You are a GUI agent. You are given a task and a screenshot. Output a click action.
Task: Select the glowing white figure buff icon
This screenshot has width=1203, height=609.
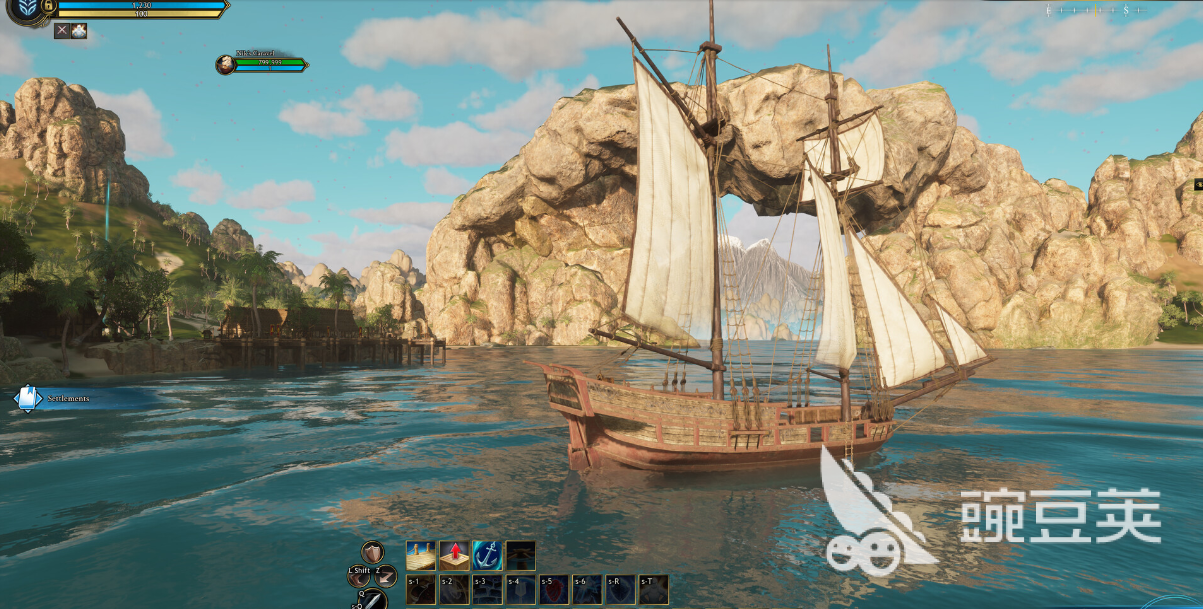tap(79, 31)
